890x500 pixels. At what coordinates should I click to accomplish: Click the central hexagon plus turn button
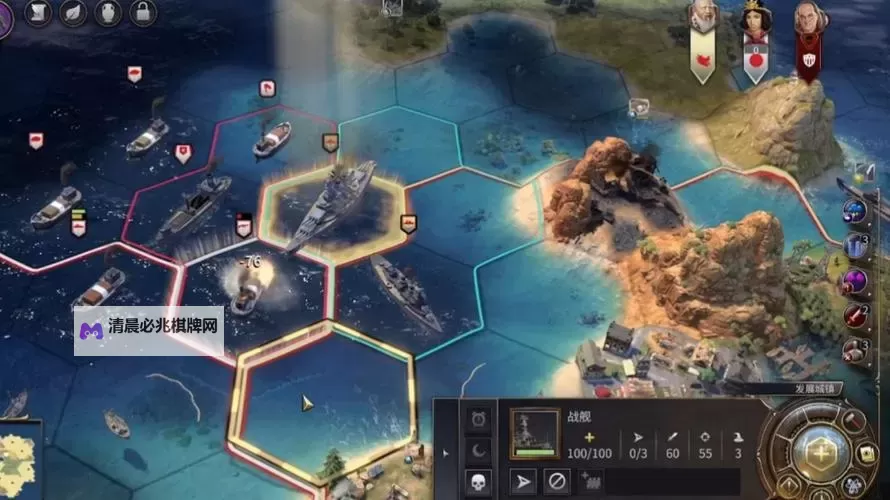point(821,450)
